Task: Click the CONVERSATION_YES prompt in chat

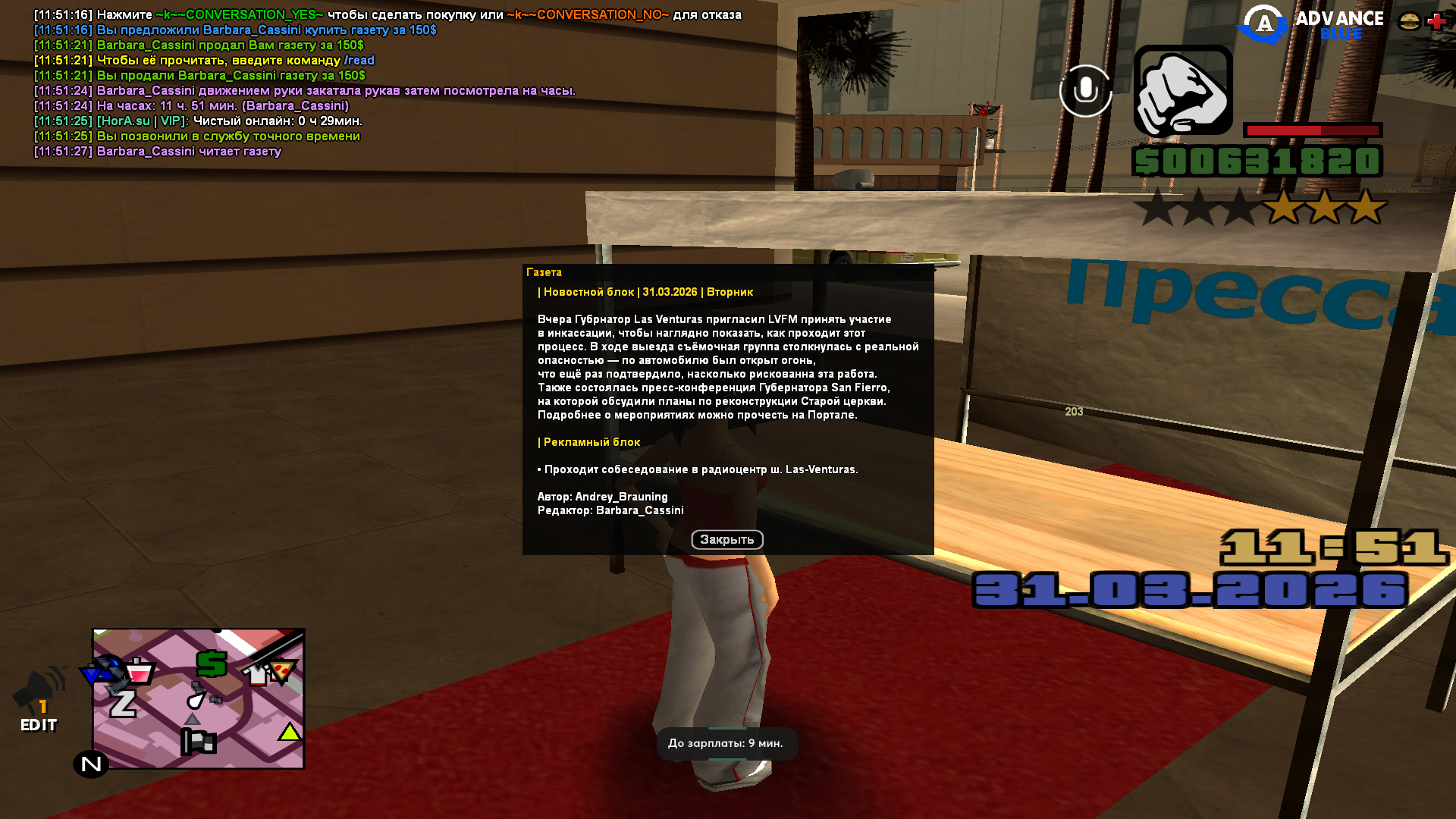Action: 240,14
